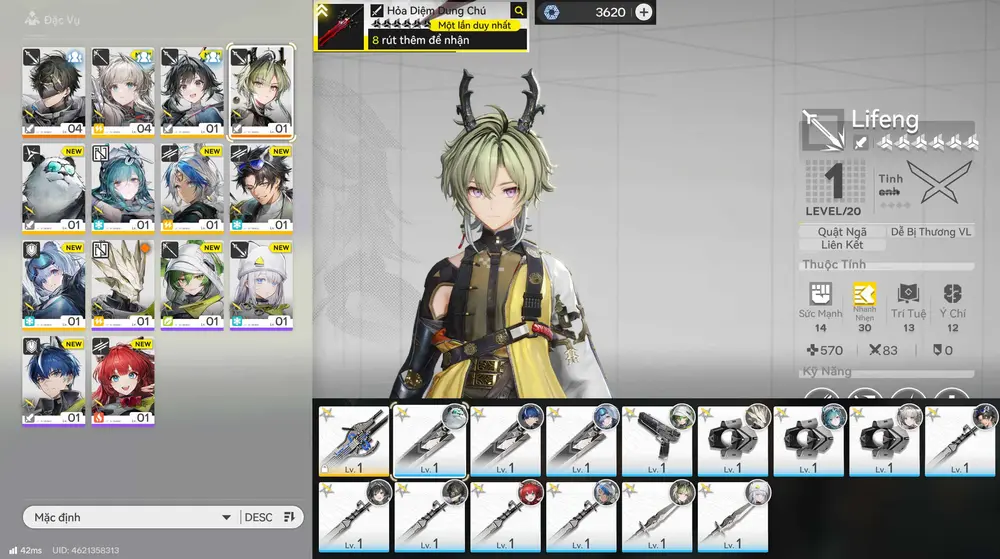Screen dimensions: 1000x559
Task: Open the Quật Ngã tag description
Action: [x=843, y=231]
